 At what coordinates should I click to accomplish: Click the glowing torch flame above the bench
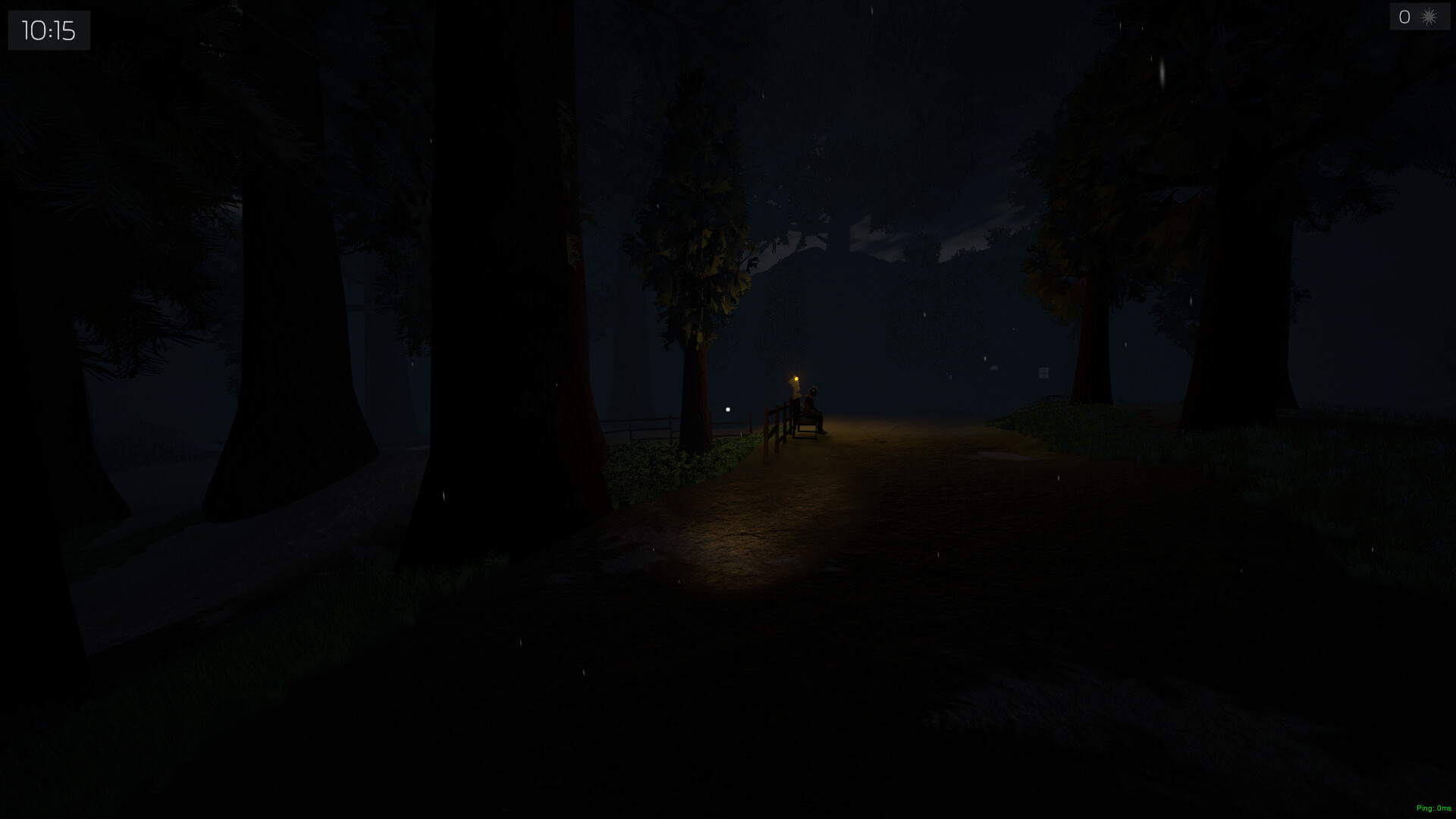796,378
